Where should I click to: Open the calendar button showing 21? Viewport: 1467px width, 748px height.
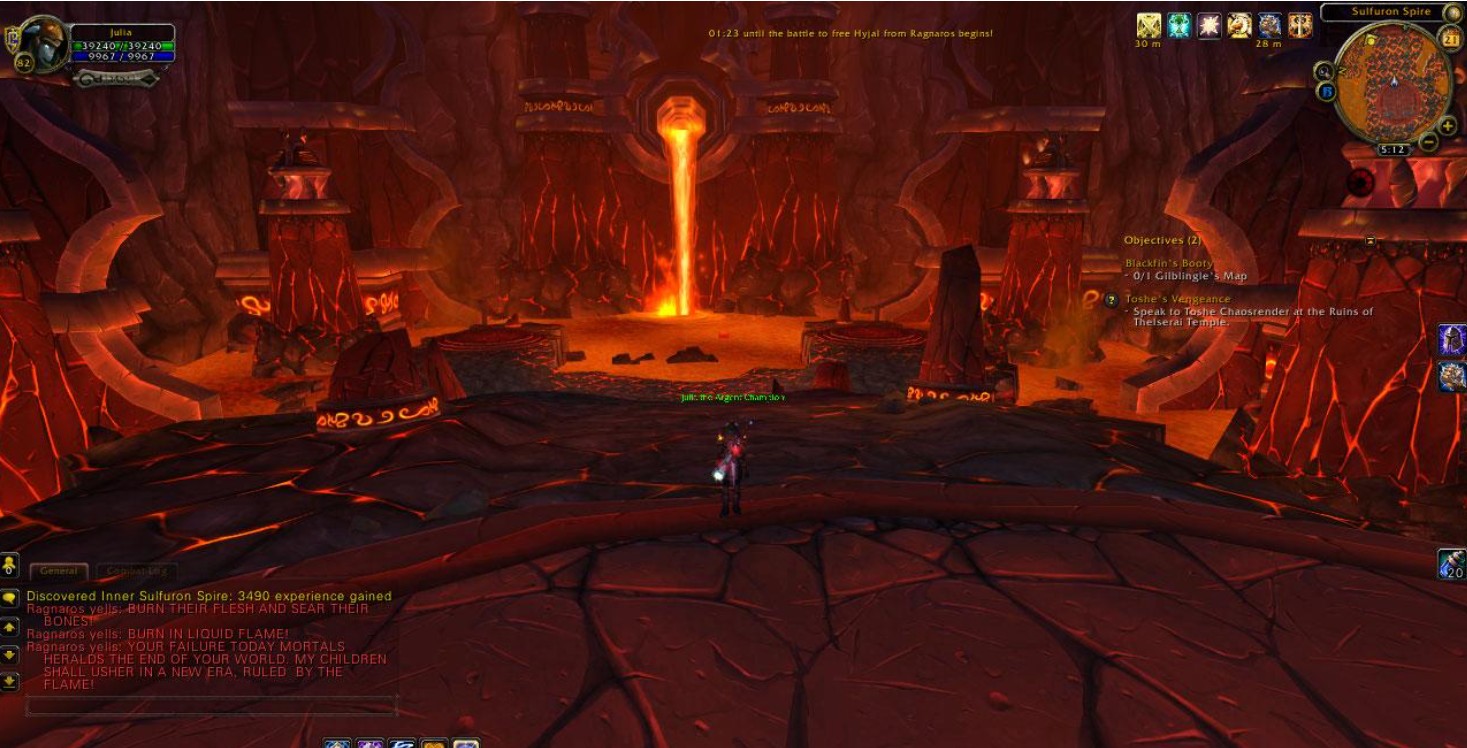[x=1451, y=39]
